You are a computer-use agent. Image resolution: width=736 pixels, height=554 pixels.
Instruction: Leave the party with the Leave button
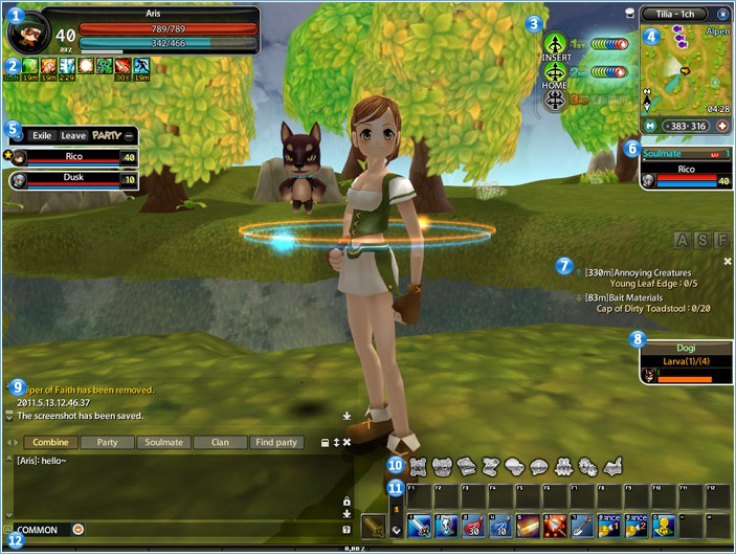(73, 135)
